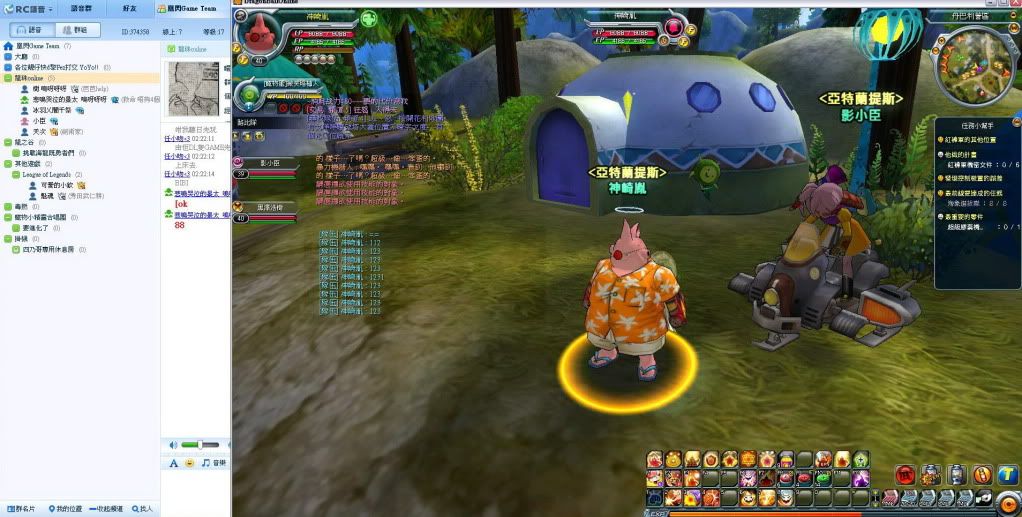The width and height of the screenshot is (1022, 517).
Task: Select League of Legends channel in list
Action: tap(48, 174)
